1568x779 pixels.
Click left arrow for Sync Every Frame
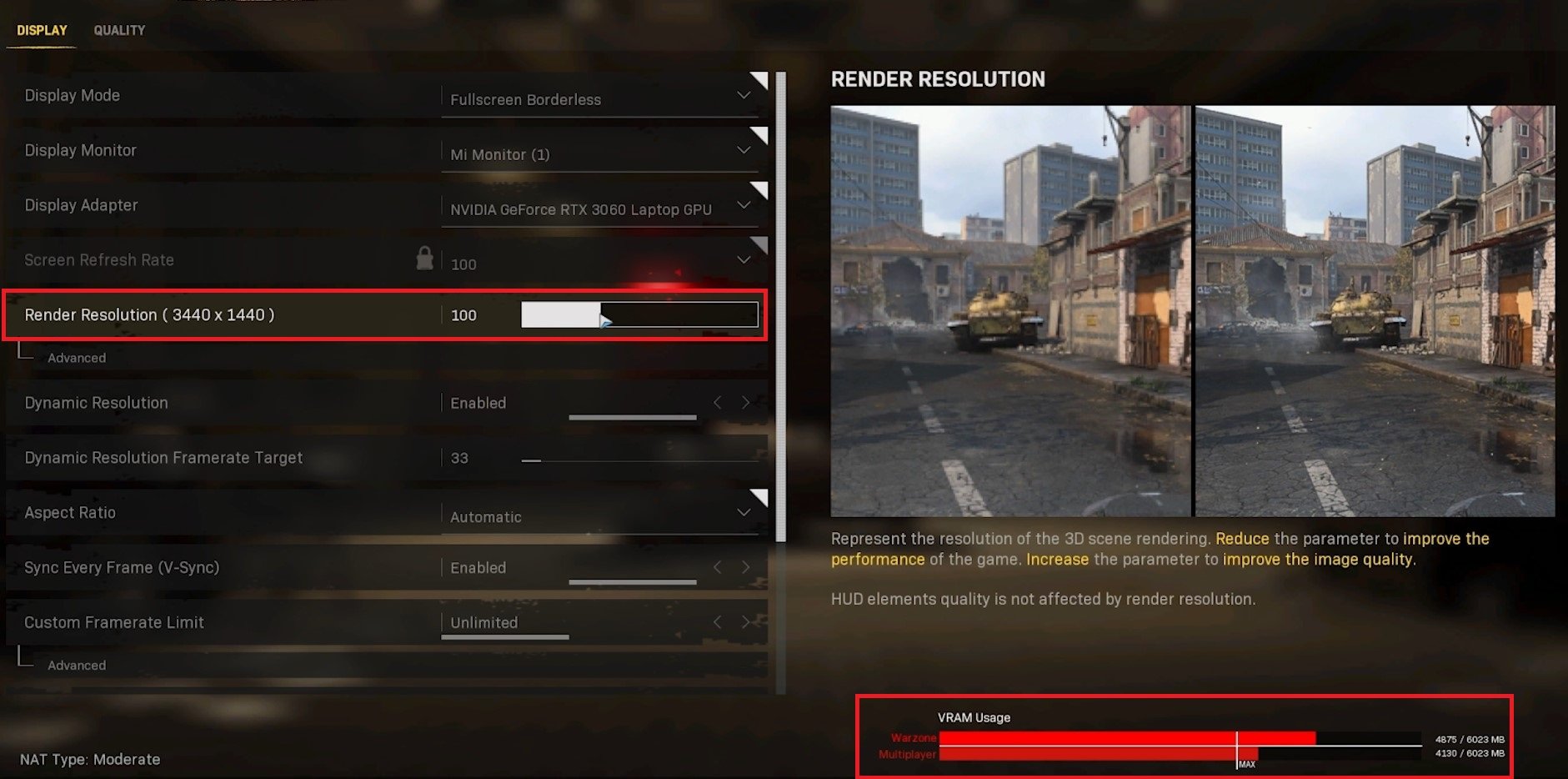[717, 567]
